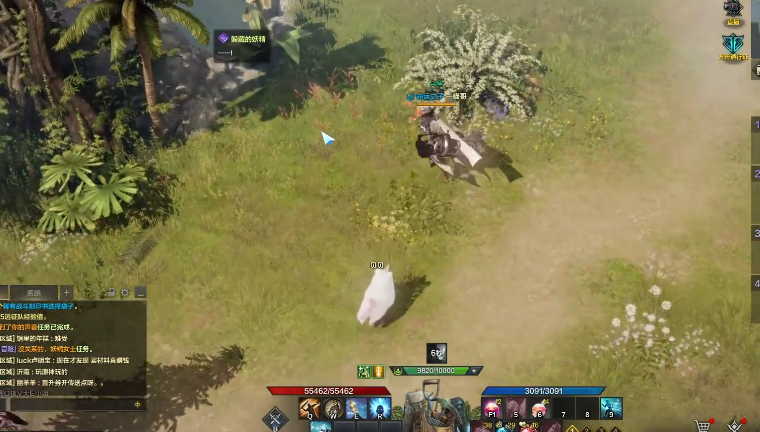Open the video camera icon at top right
This screenshot has width=760, height=432.
tap(734, 9)
